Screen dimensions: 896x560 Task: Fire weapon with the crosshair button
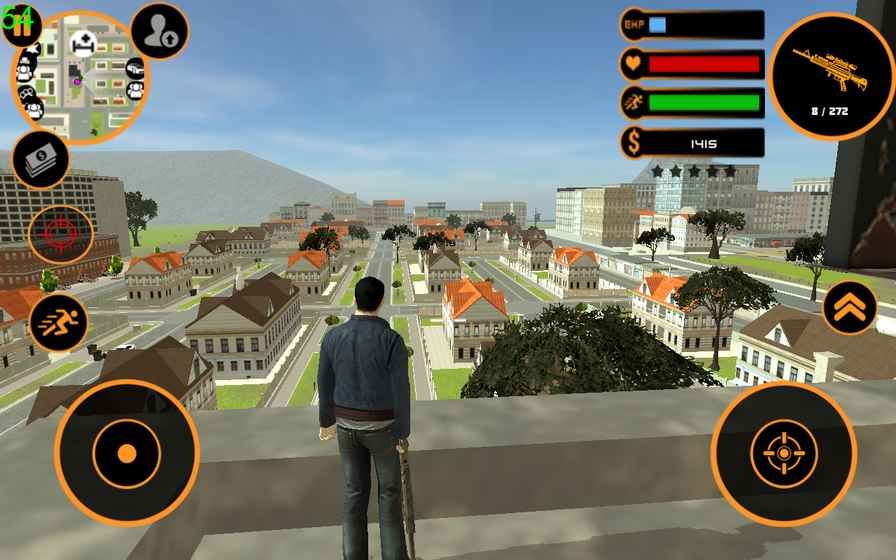pyautogui.click(x=783, y=453)
